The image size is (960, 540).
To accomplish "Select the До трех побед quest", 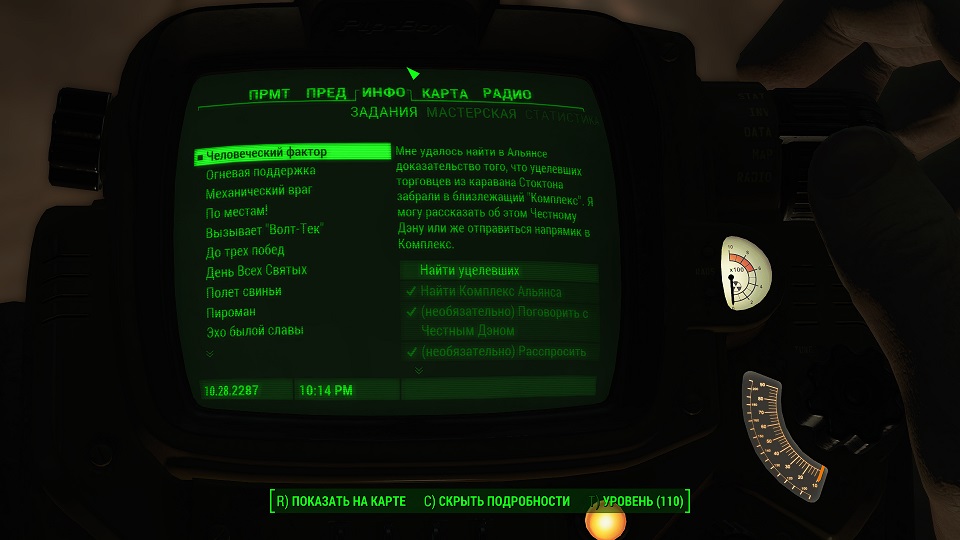I will pos(245,251).
